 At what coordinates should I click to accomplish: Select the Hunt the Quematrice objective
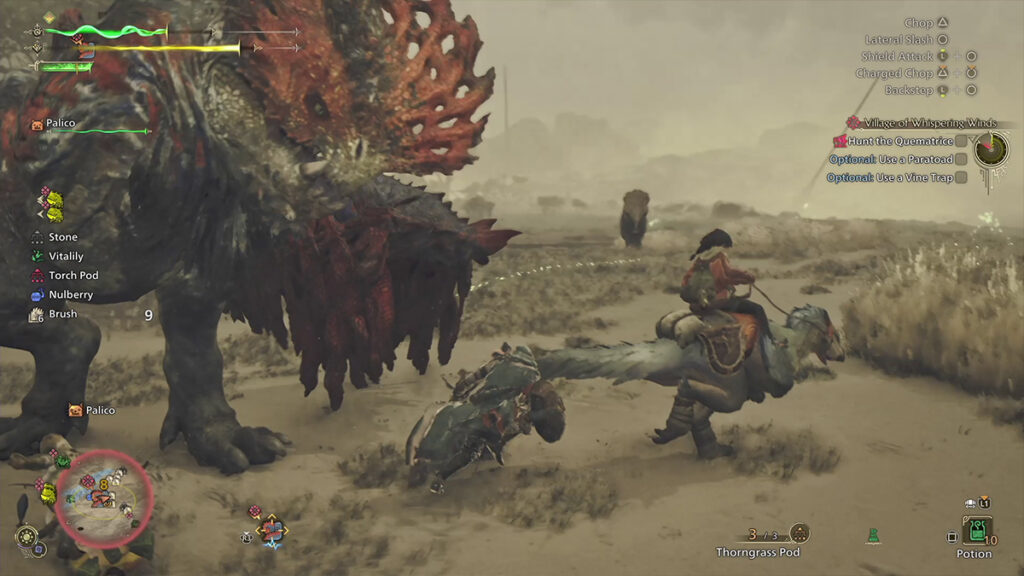click(x=900, y=141)
